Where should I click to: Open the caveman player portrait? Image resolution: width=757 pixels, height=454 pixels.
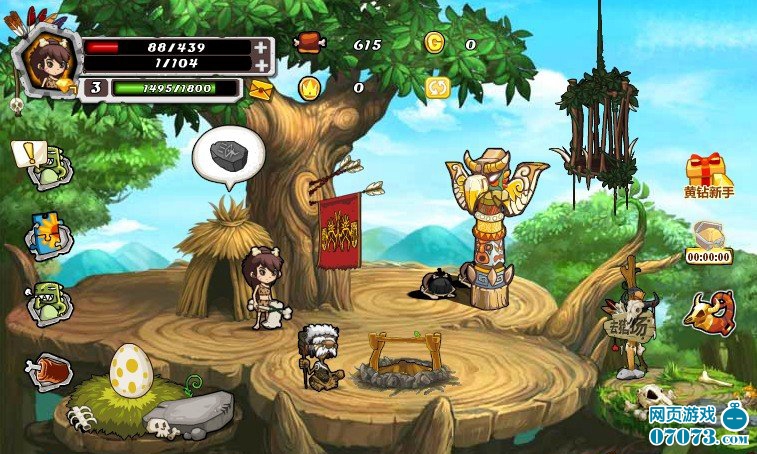pyautogui.click(x=45, y=62)
